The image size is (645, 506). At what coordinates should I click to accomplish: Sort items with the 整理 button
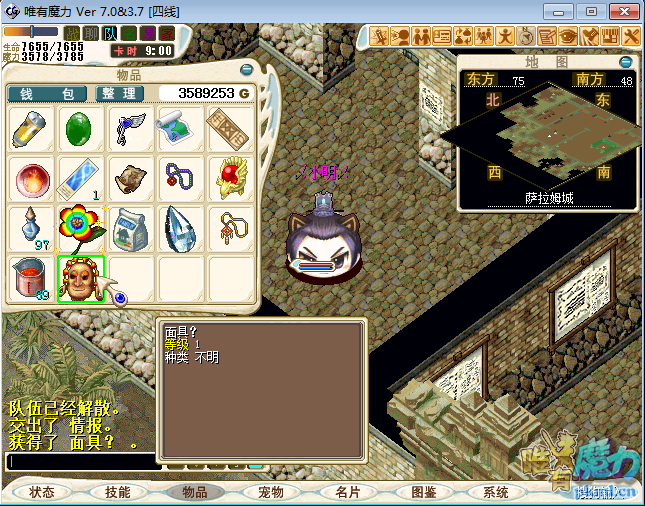pyautogui.click(x=118, y=93)
